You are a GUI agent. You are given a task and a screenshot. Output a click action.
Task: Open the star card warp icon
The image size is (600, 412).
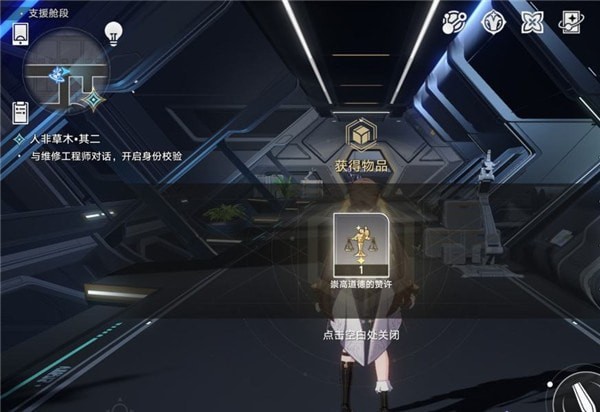(573, 22)
